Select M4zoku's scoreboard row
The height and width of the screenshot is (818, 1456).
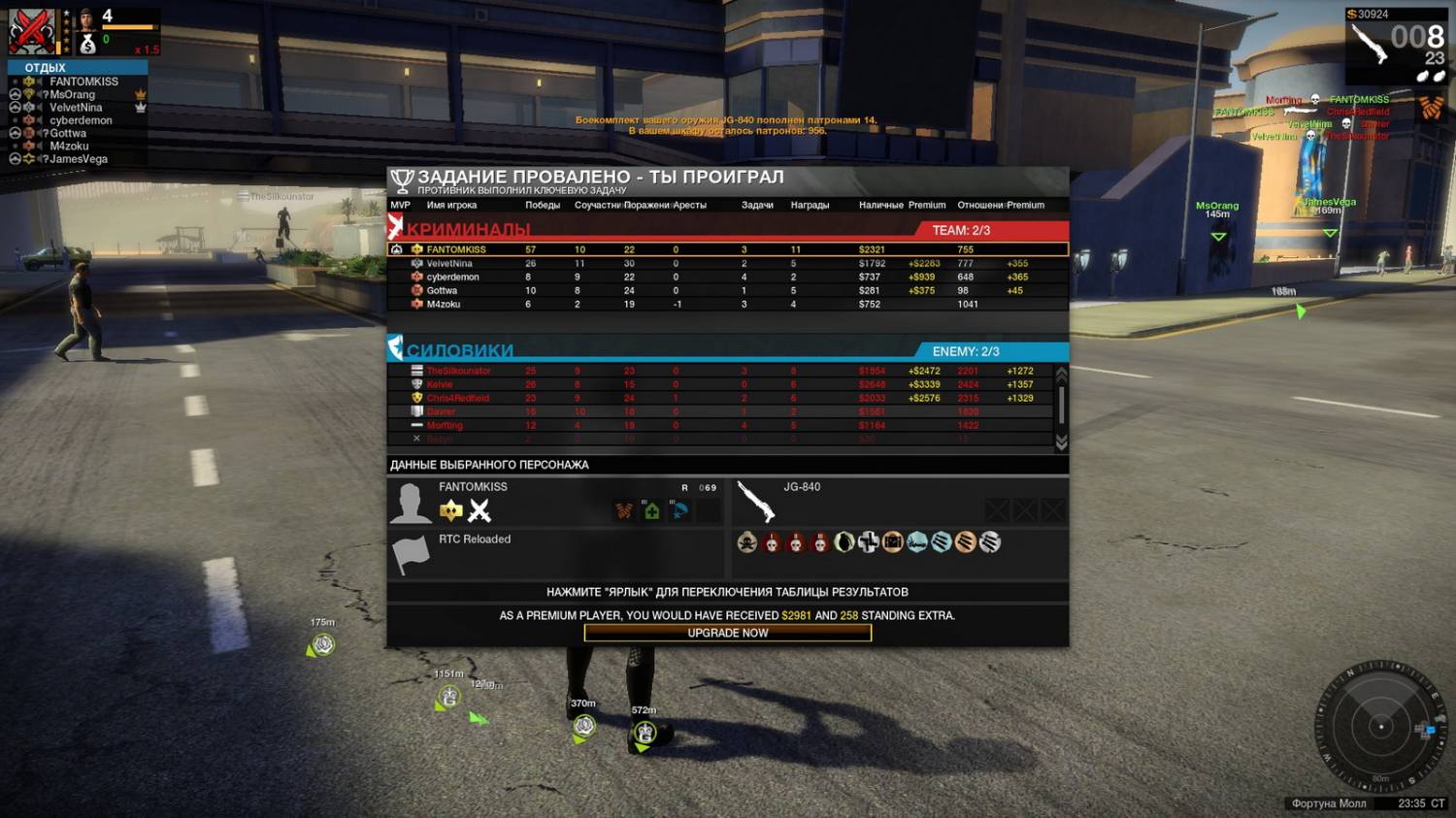pos(444,304)
